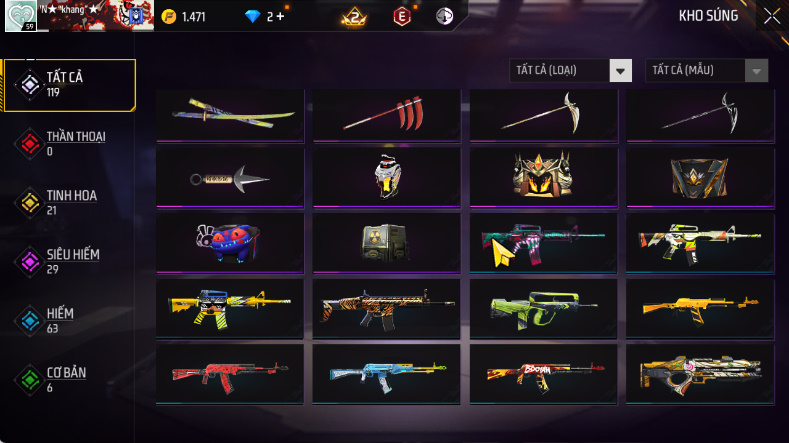Add diamonds with the plus button
This screenshot has height=443, width=789.
point(280,16)
